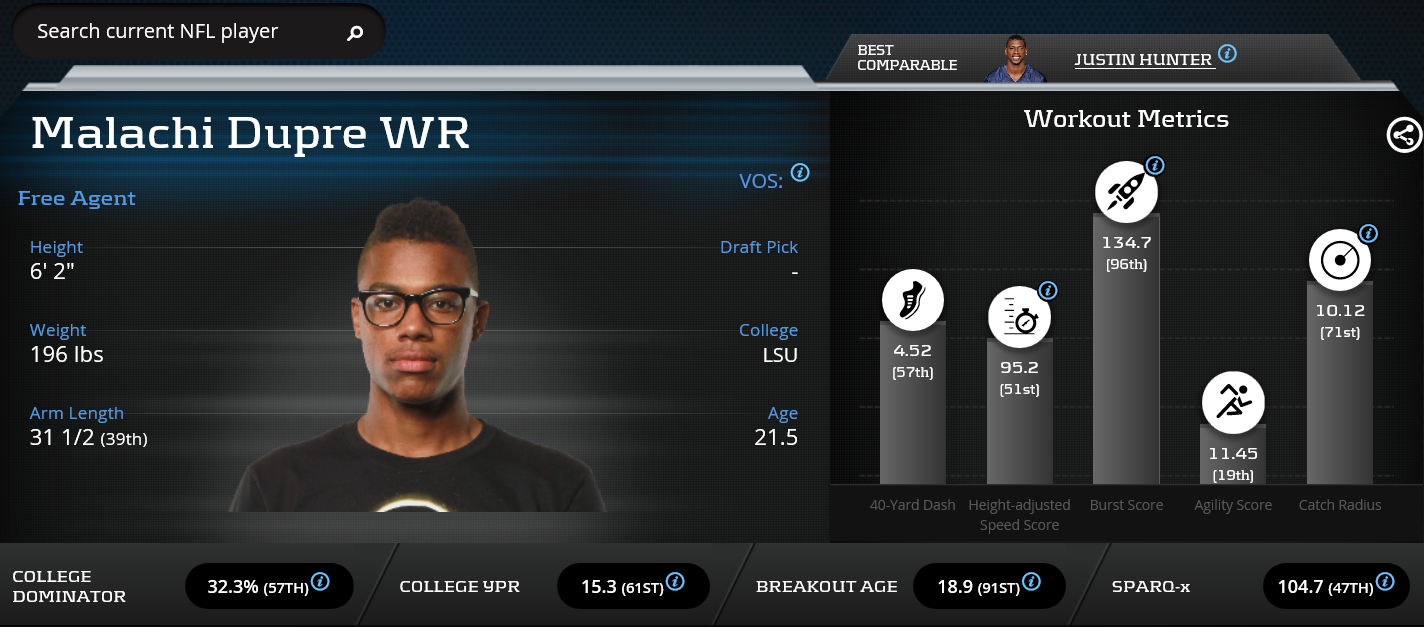
Task: Click the search magnifying glass icon
Action: 355,33
